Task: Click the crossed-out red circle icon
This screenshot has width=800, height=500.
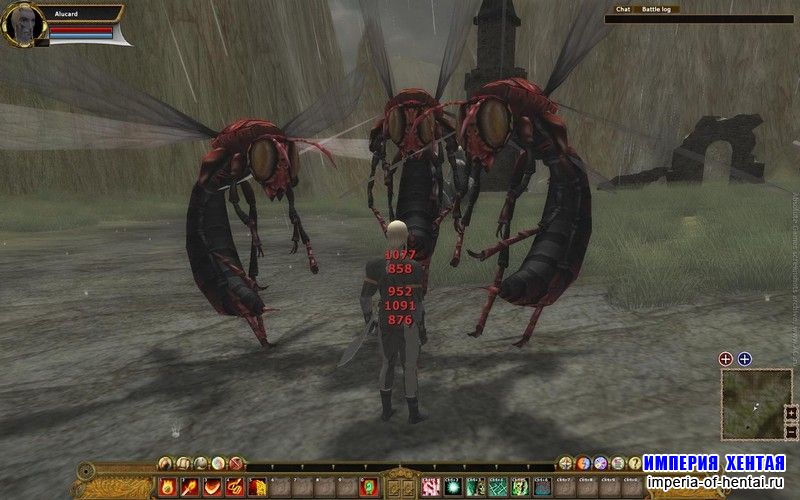Action: (x=236, y=463)
